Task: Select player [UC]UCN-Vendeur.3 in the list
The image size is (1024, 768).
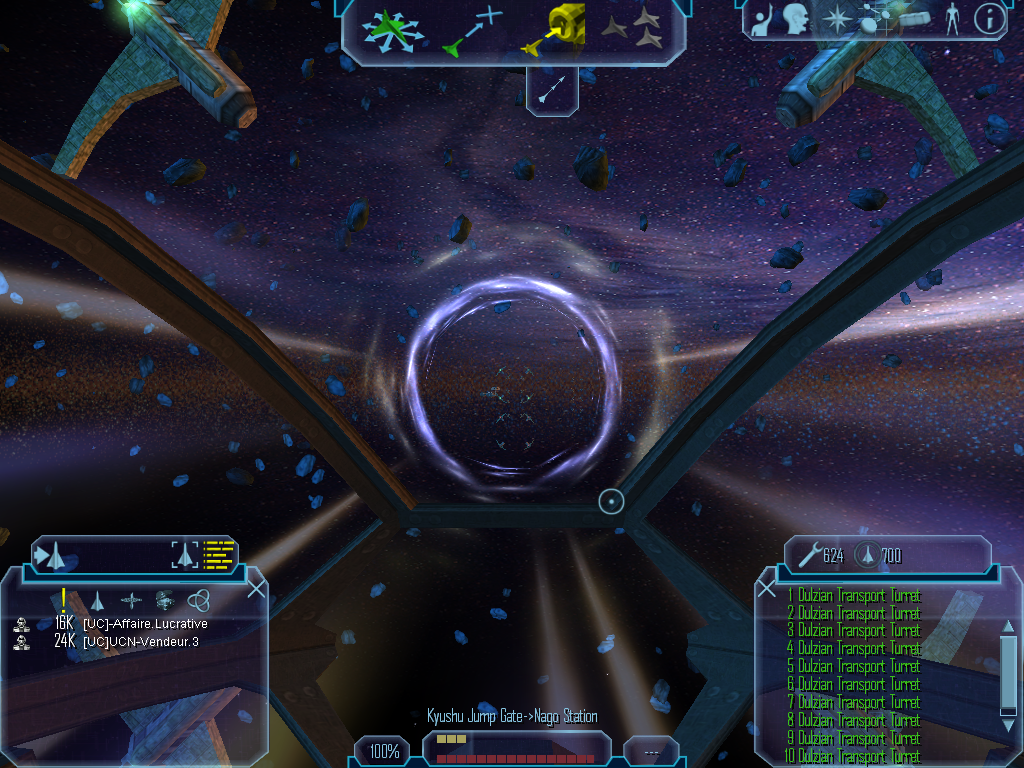Action: tap(140, 641)
